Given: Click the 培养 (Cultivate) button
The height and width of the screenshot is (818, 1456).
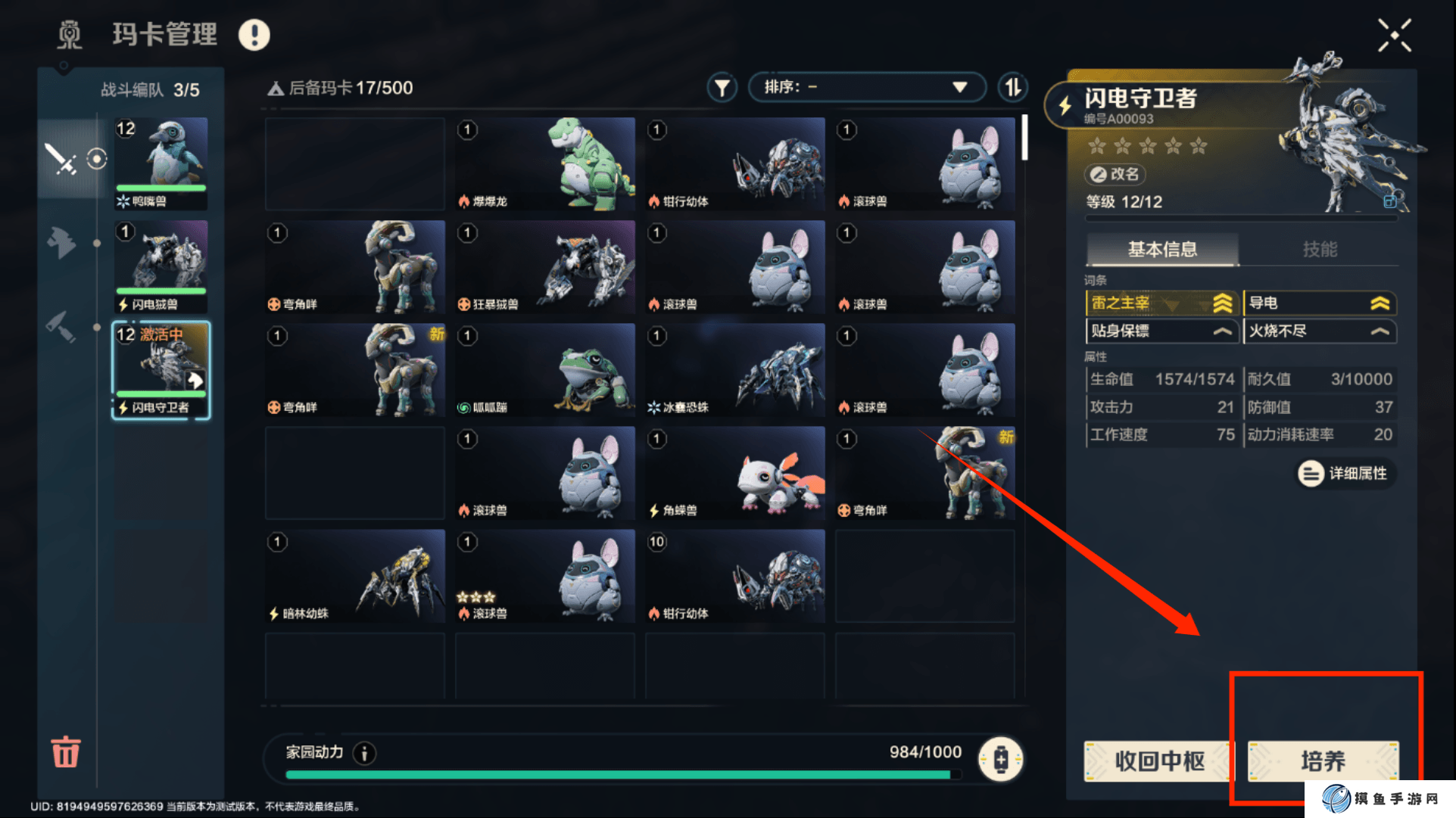Looking at the screenshot, I should click(x=1322, y=760).
